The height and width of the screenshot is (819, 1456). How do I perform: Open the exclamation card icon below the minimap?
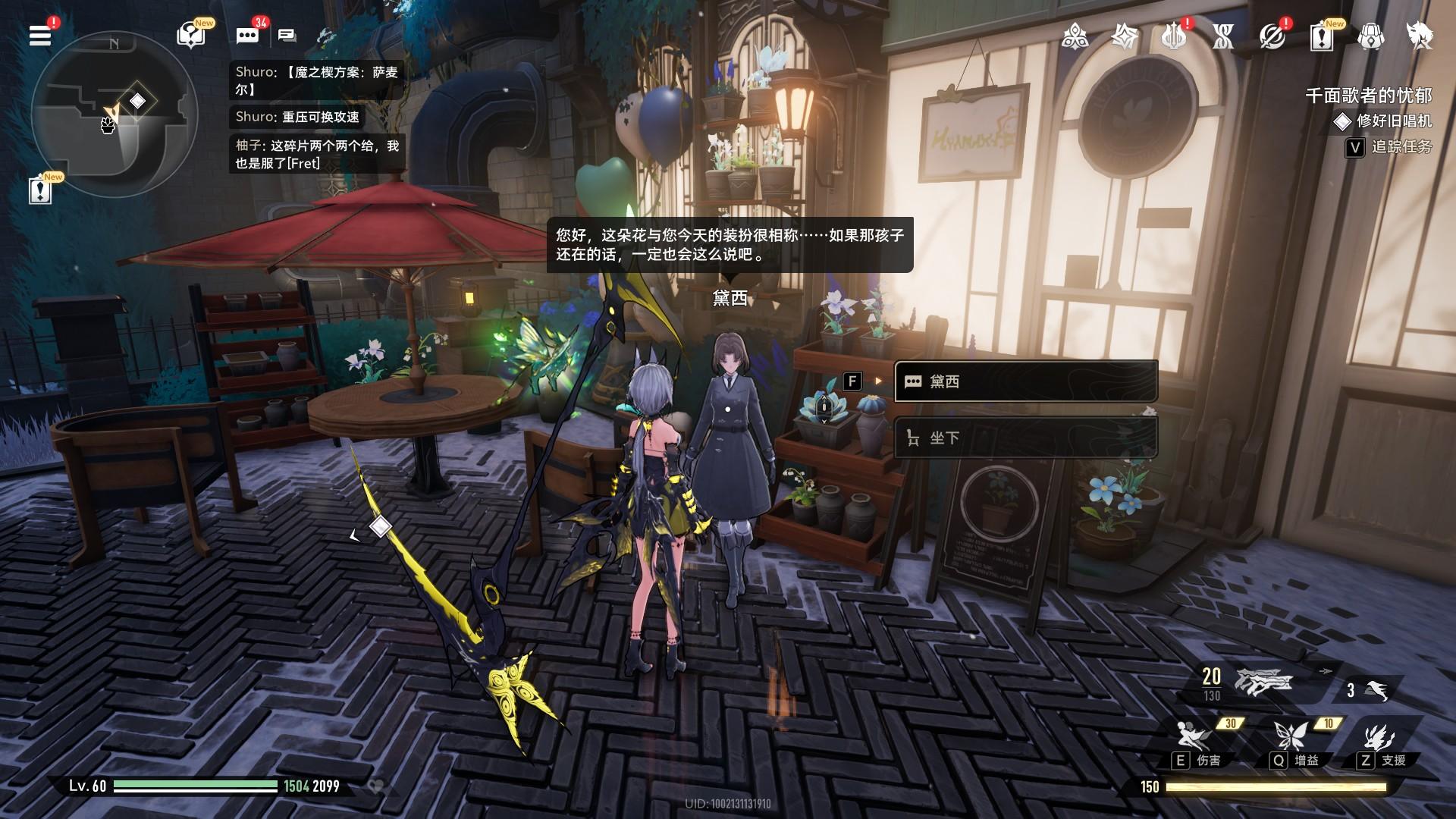pos(40,190)
